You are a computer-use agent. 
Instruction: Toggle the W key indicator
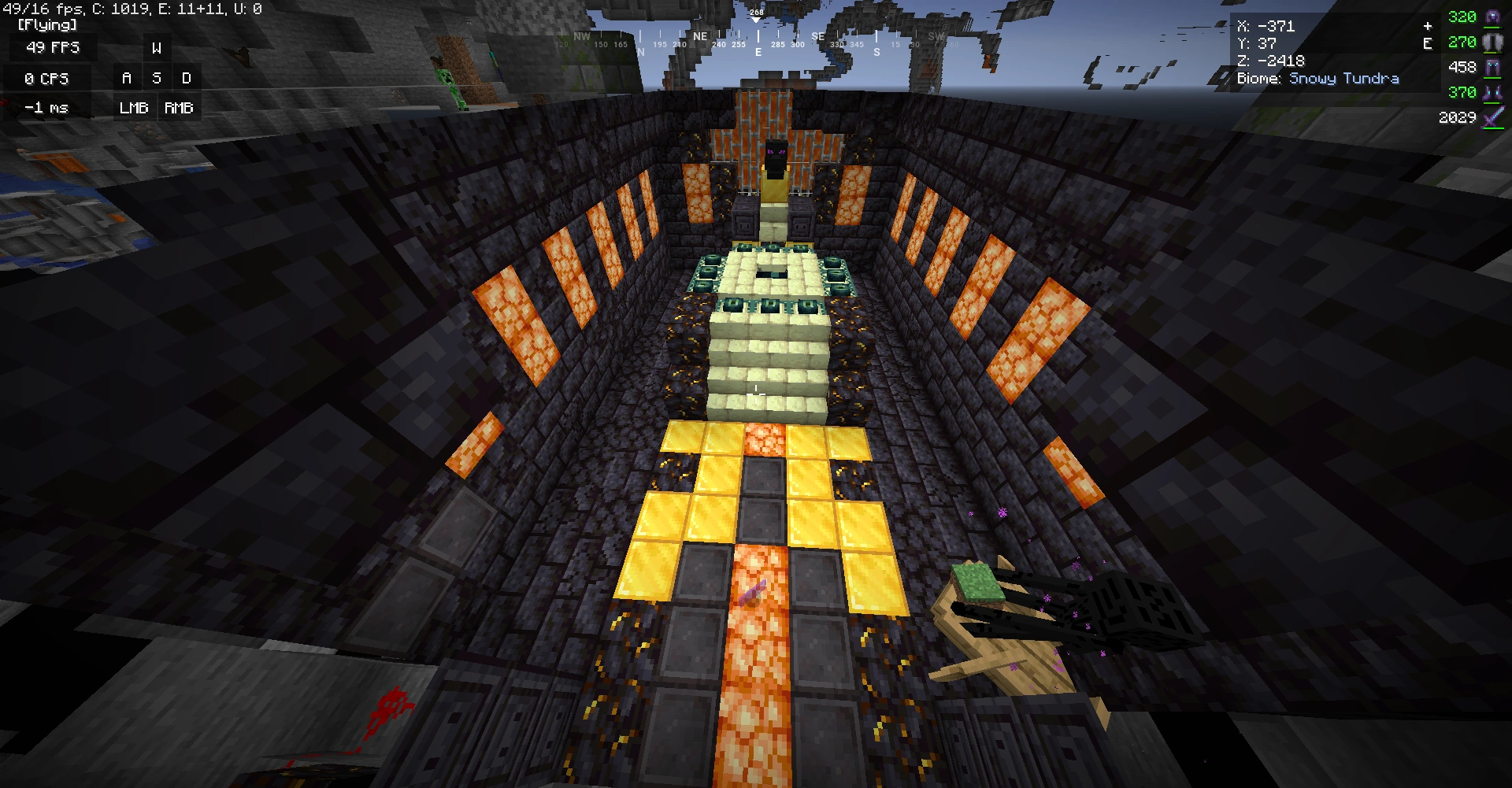pos(155,47)
